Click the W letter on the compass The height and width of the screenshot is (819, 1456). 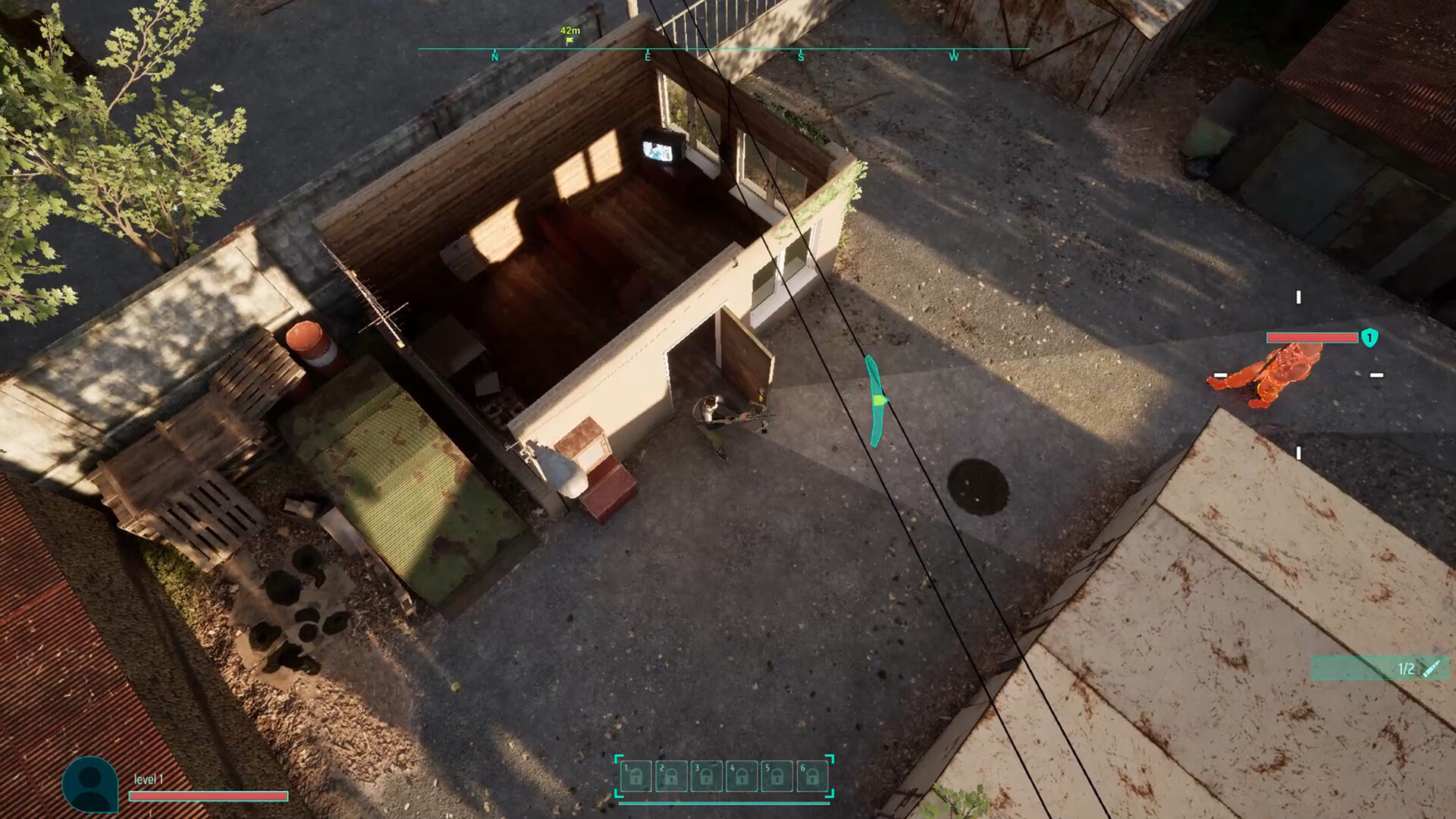(x=954, y=56)
